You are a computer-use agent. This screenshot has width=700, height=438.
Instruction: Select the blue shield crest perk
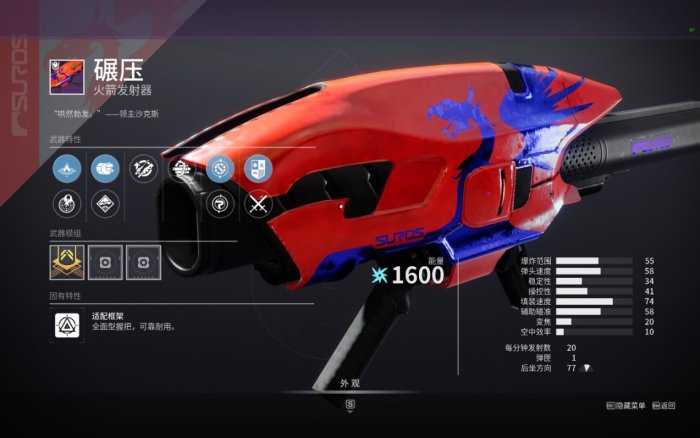[258, 168]
